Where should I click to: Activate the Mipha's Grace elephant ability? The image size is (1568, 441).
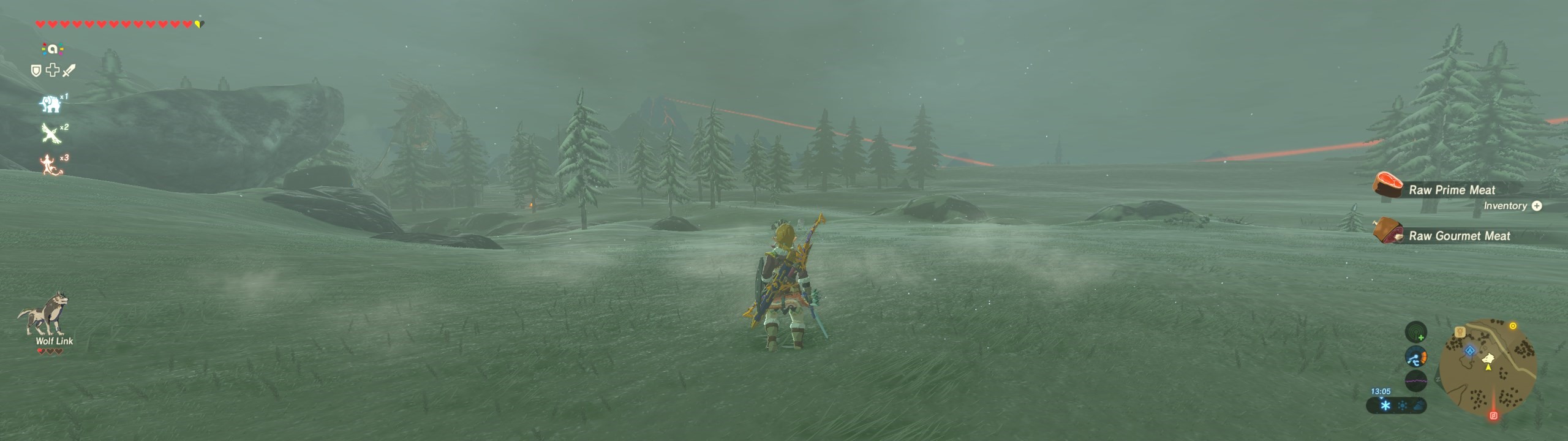tap(51, 104)
